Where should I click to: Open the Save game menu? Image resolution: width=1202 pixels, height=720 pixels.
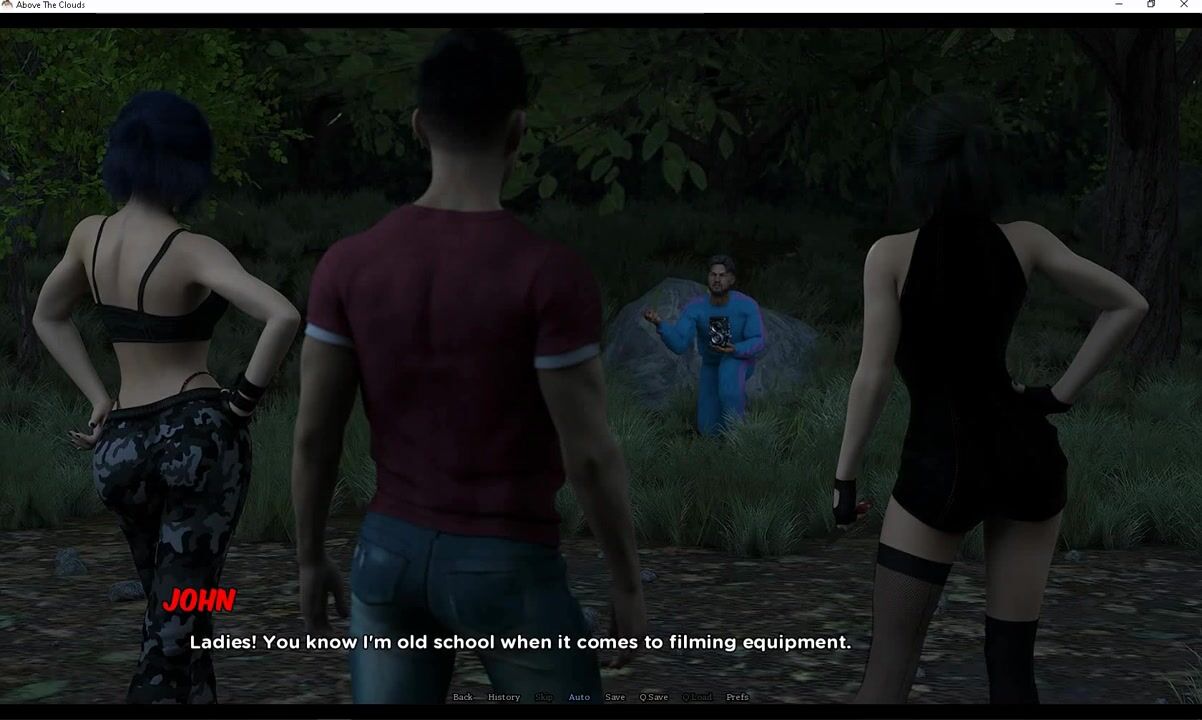615,697
